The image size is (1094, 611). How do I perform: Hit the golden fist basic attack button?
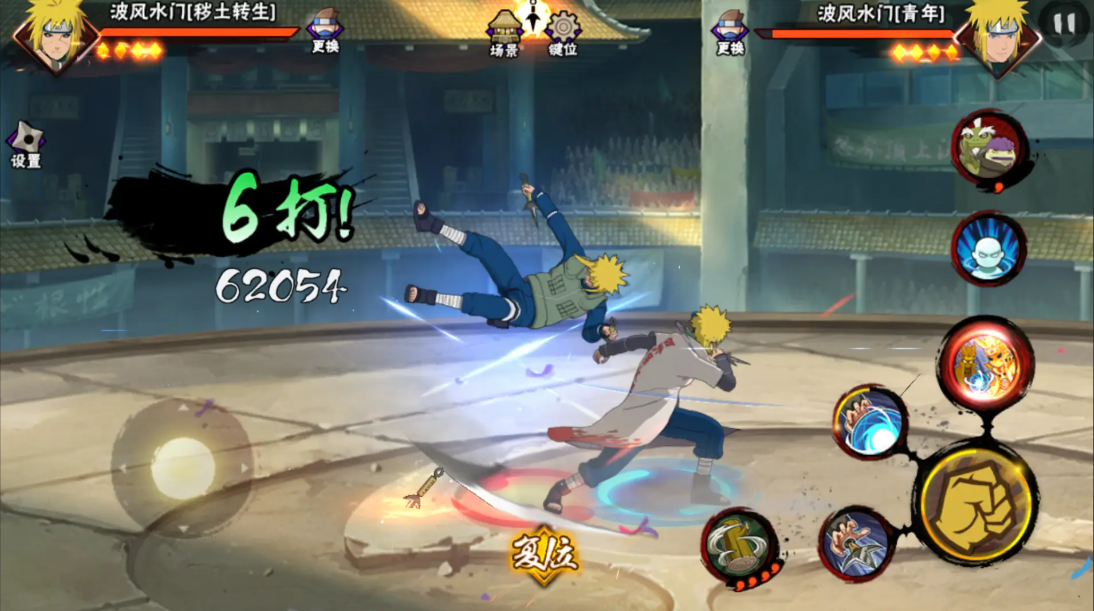coord(975,500)
